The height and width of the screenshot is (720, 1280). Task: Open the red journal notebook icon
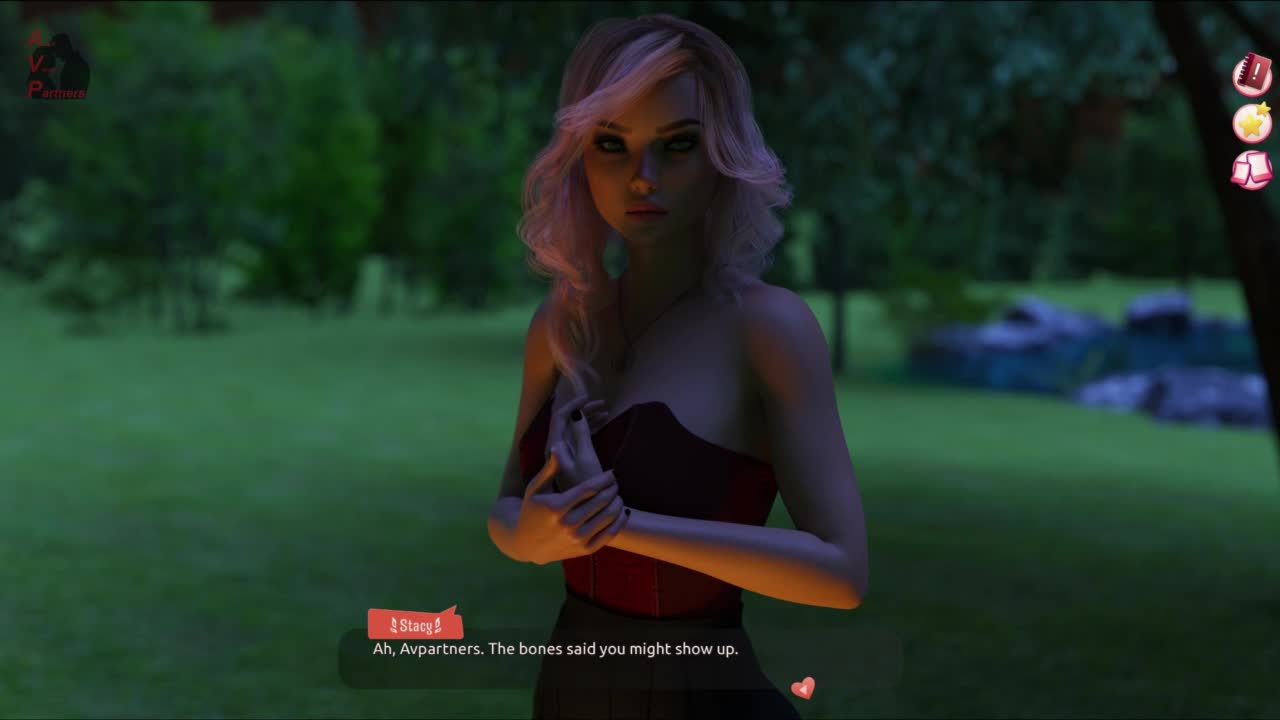click(1251, 75)
